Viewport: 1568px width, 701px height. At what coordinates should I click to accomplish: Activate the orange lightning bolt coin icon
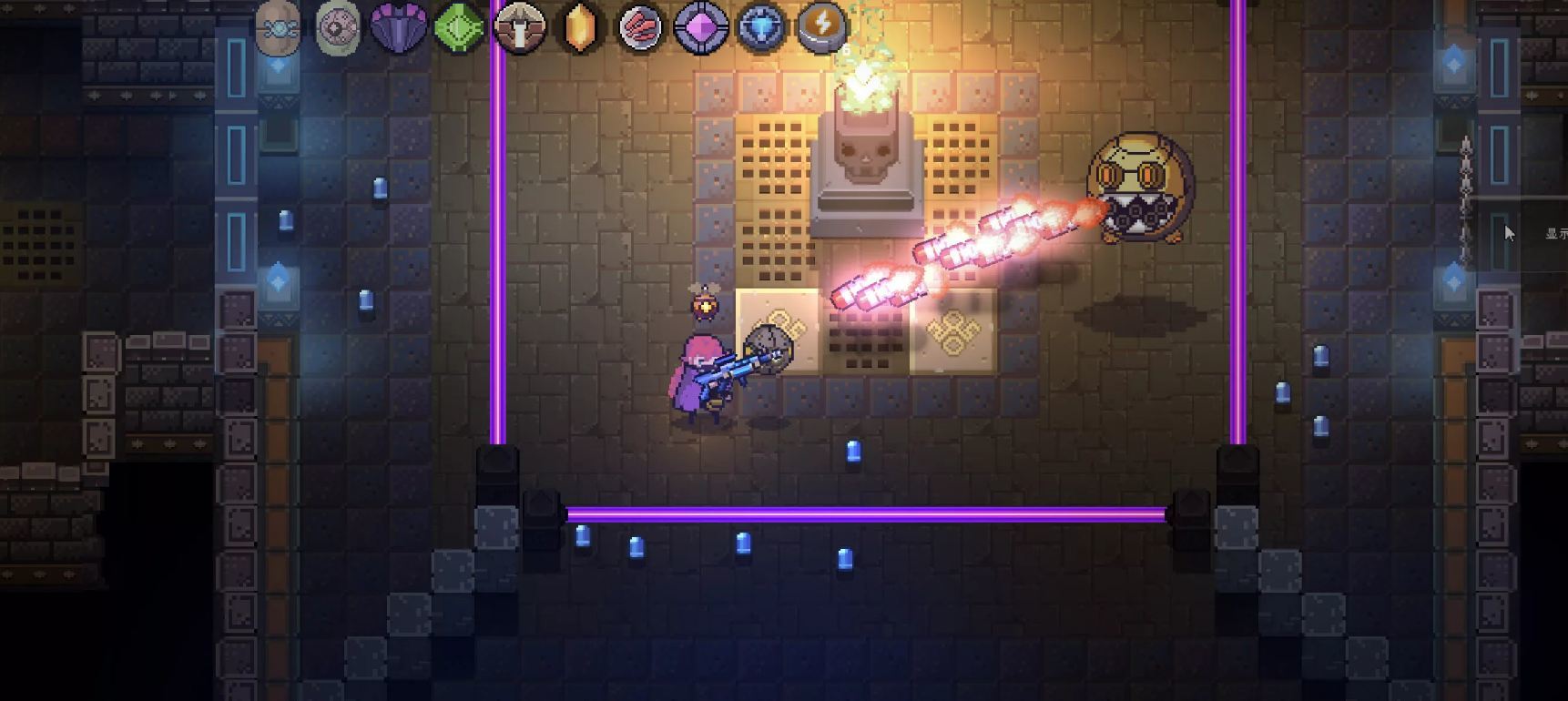point(822,25)
